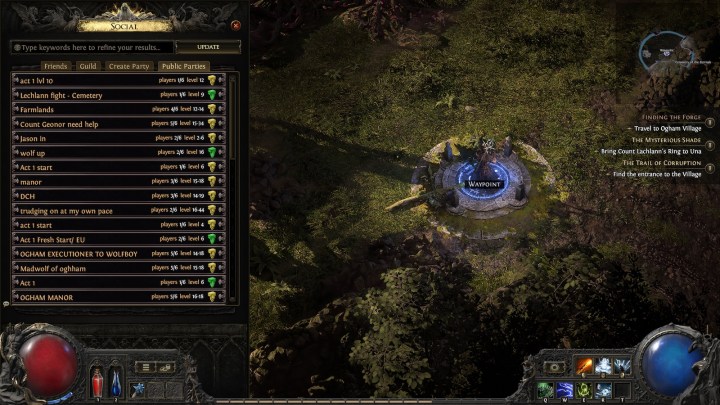The height and width of the screenshot is (405, 720).
Task: Close the Social panel
Action: tap(236, 25)
